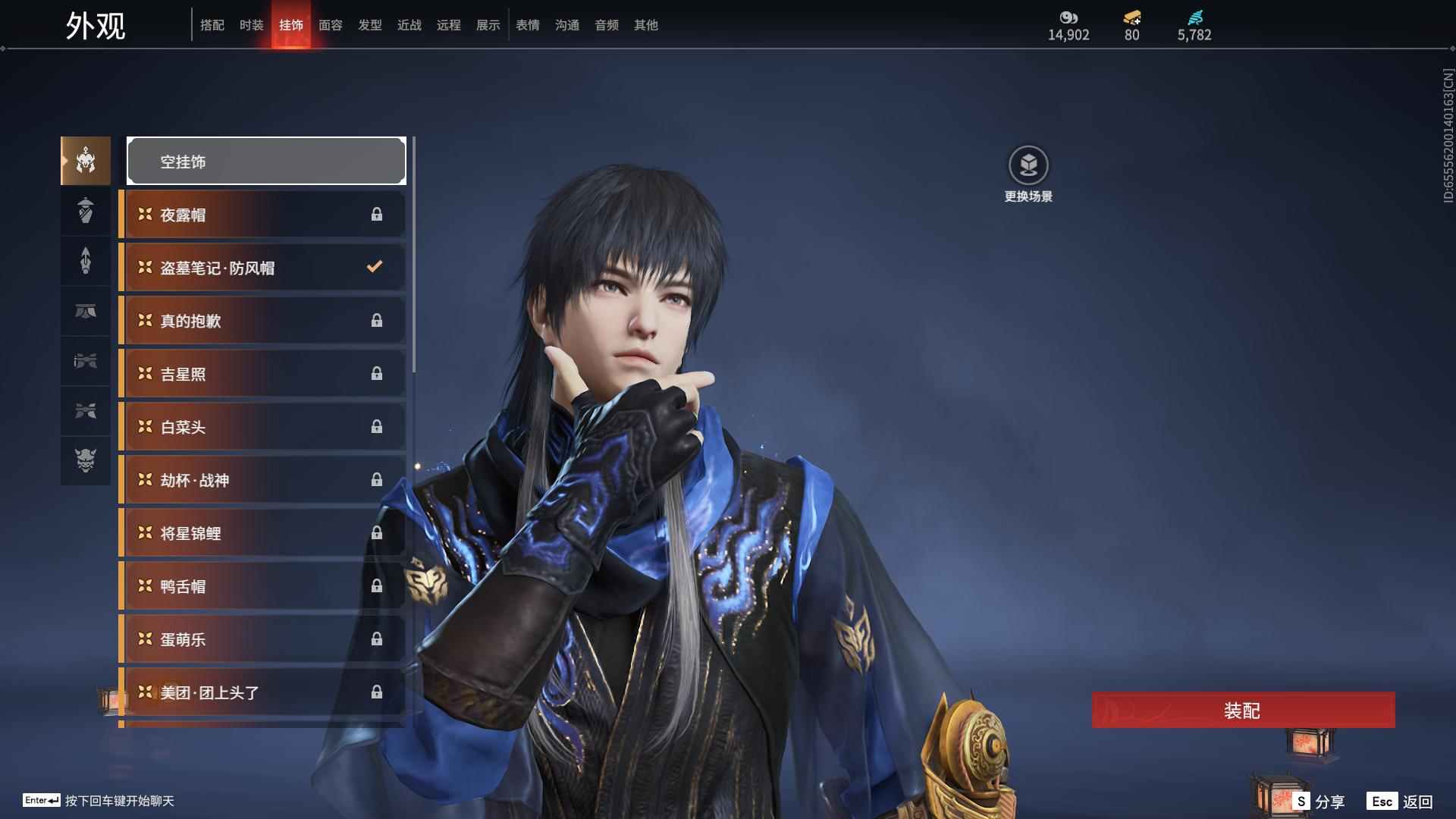This screenshot has width=1456, height=819.
Task: Click the copper coin currency icon
Action: click(x=1068, y=17)
